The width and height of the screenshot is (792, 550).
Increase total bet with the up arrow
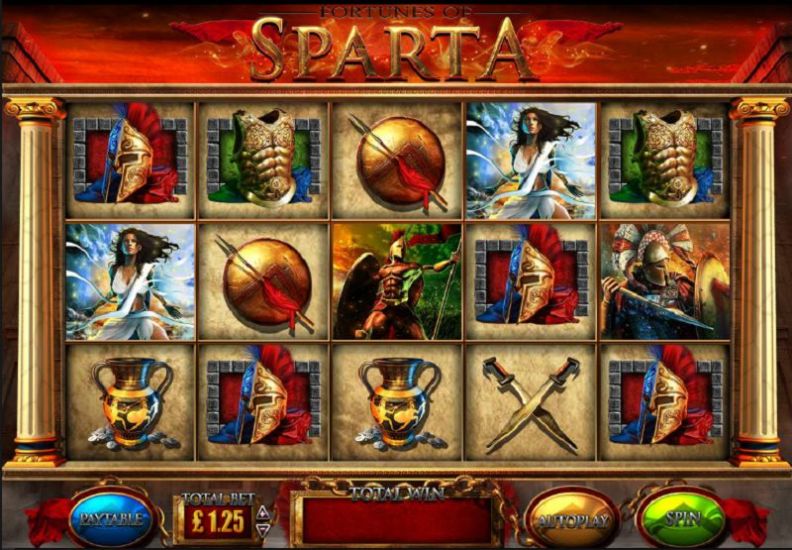263,512
